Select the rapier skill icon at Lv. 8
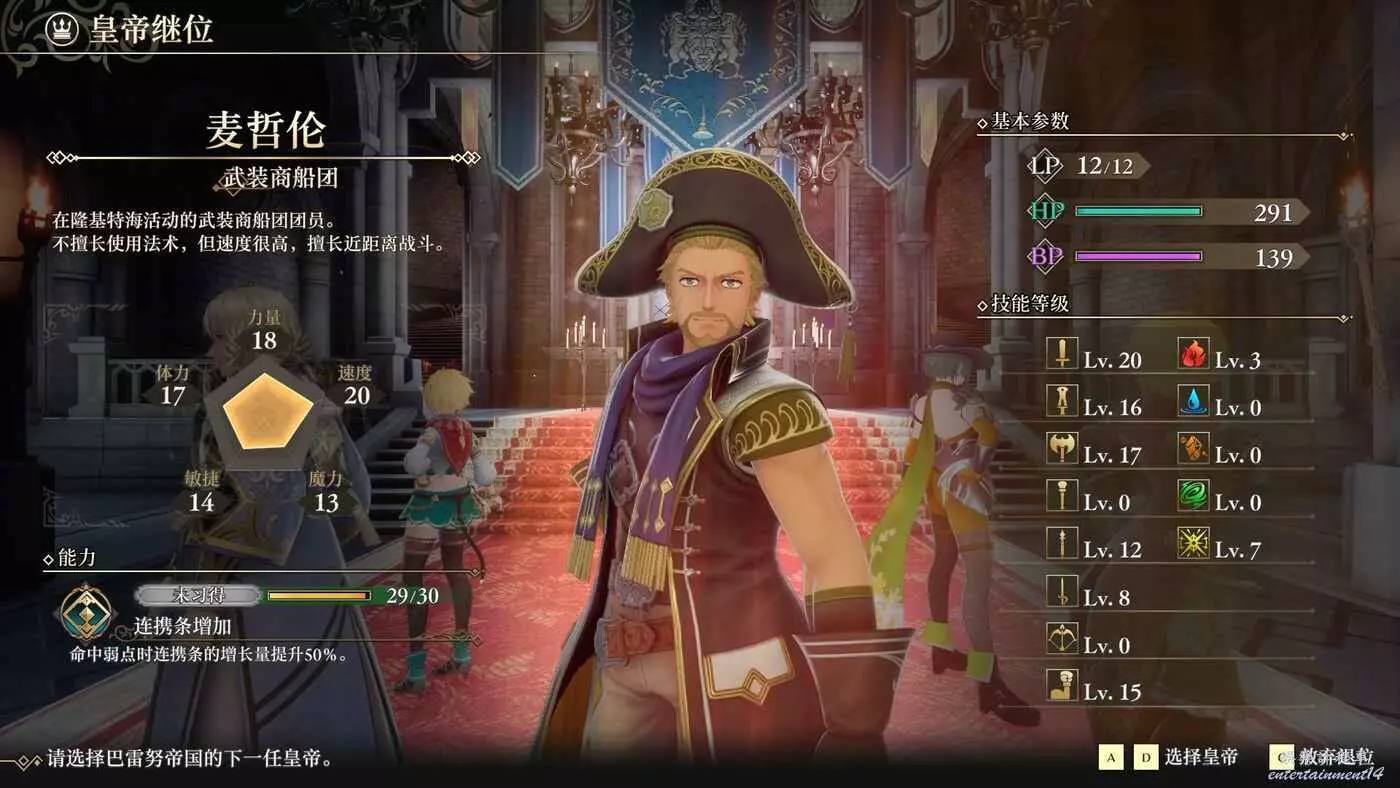 pyautogui.click(x=1061, y=590)
